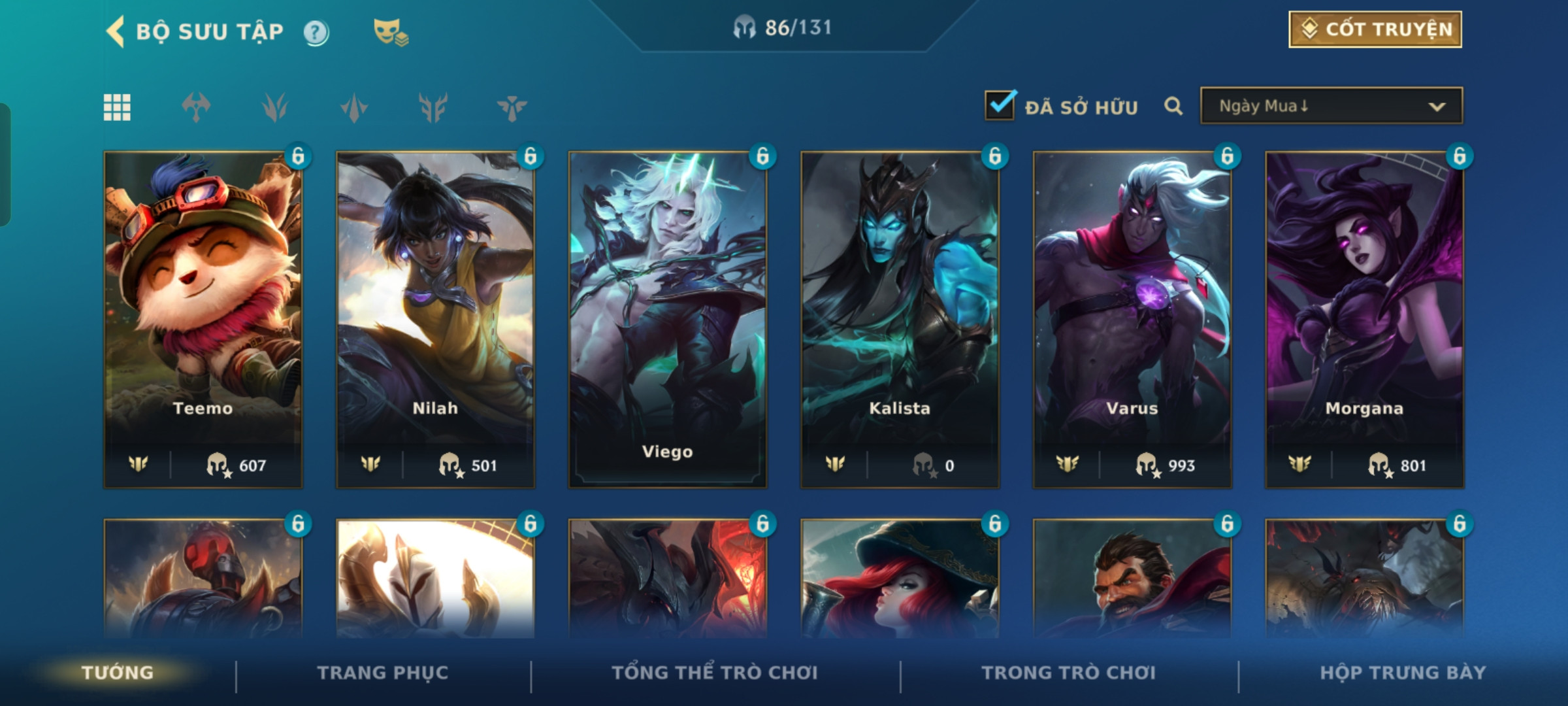This screenshot has height=706, width=1568.
Task: Toggle the Đã Sở Hữu checkbox
Action: [x=1000, y=106]
